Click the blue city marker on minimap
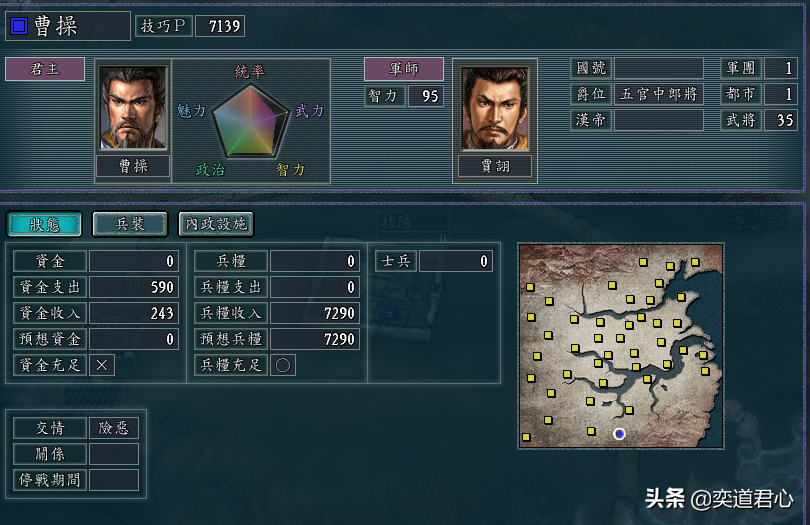 coord(619,433)
